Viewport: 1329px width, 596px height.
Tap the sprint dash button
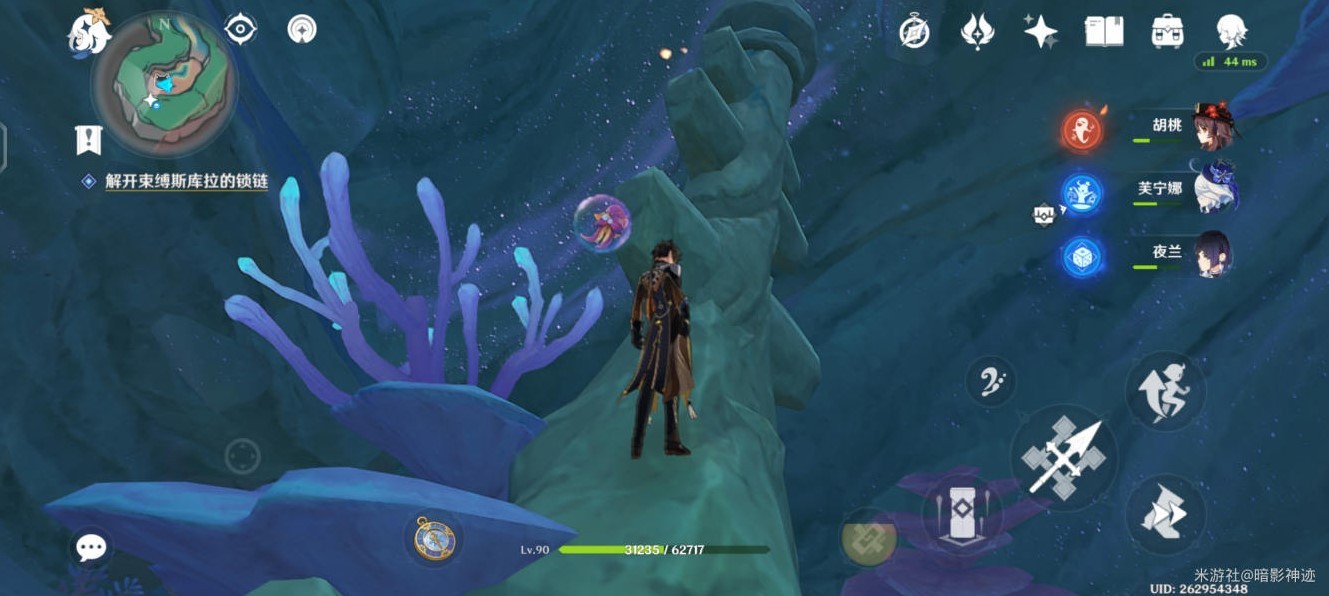click(1165, 514)
